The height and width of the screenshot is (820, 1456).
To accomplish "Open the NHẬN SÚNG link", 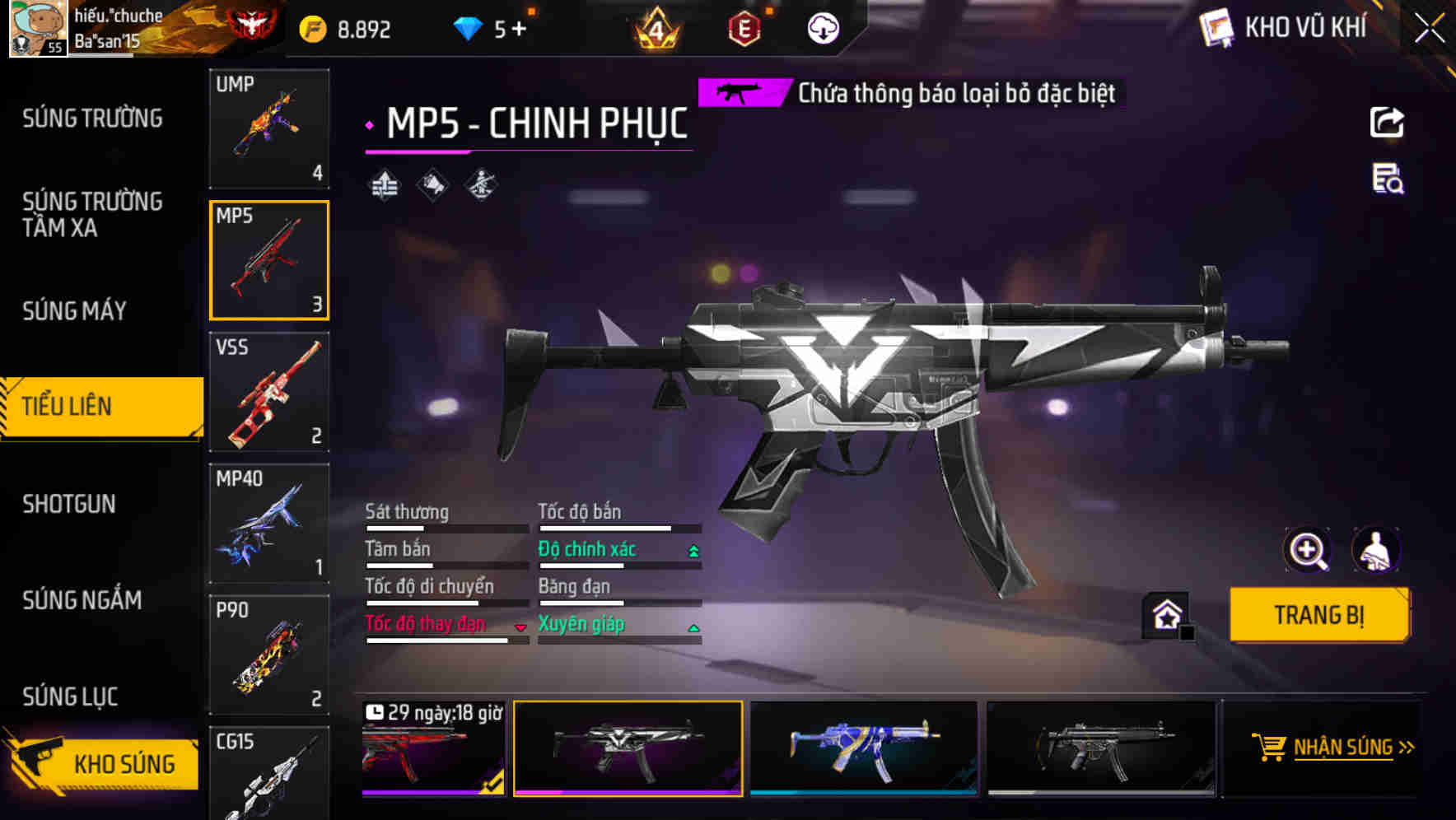I will (1343, 748).
